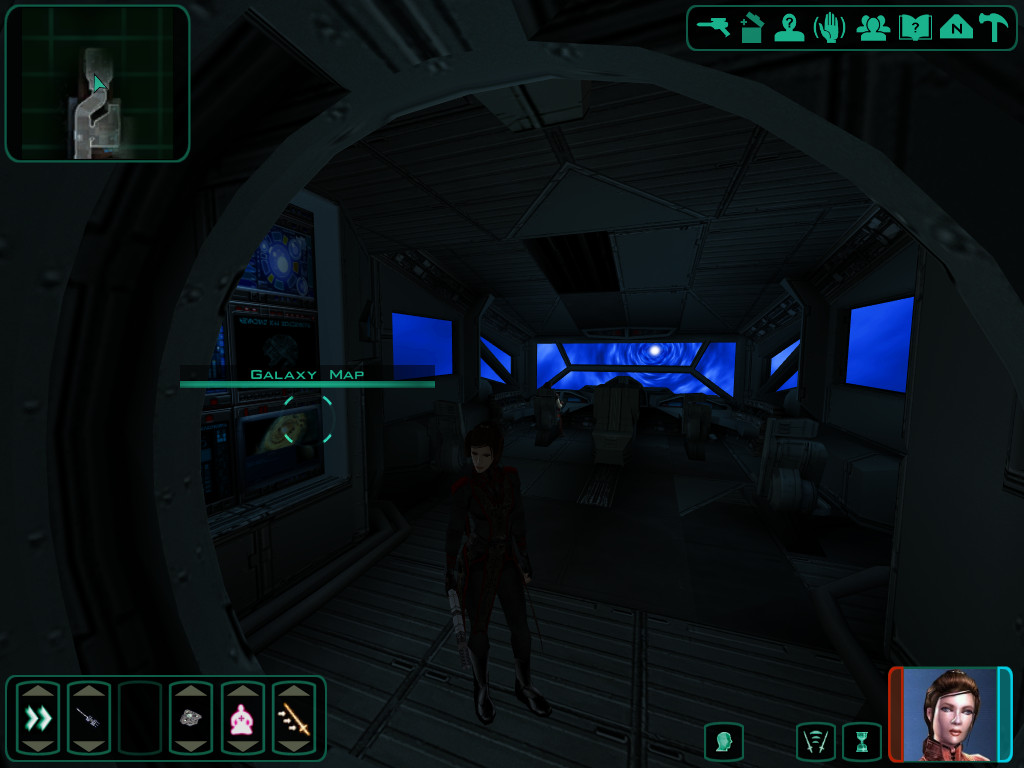Open the inventory box icon
Image resolution: width=1024 pixels, height=768 pixels.
coord(751,28)
